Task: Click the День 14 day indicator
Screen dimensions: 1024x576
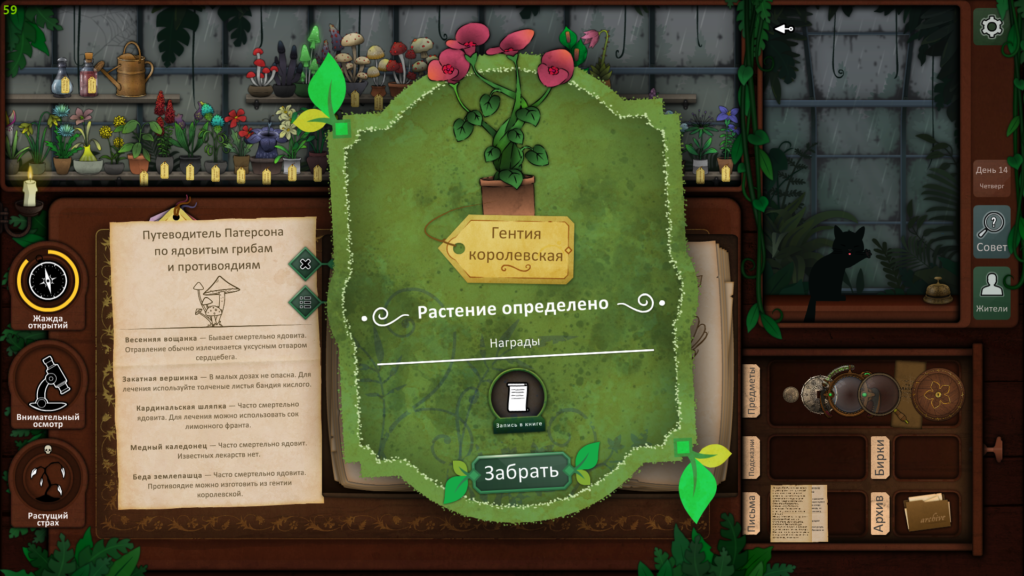Action: (991, 176)
